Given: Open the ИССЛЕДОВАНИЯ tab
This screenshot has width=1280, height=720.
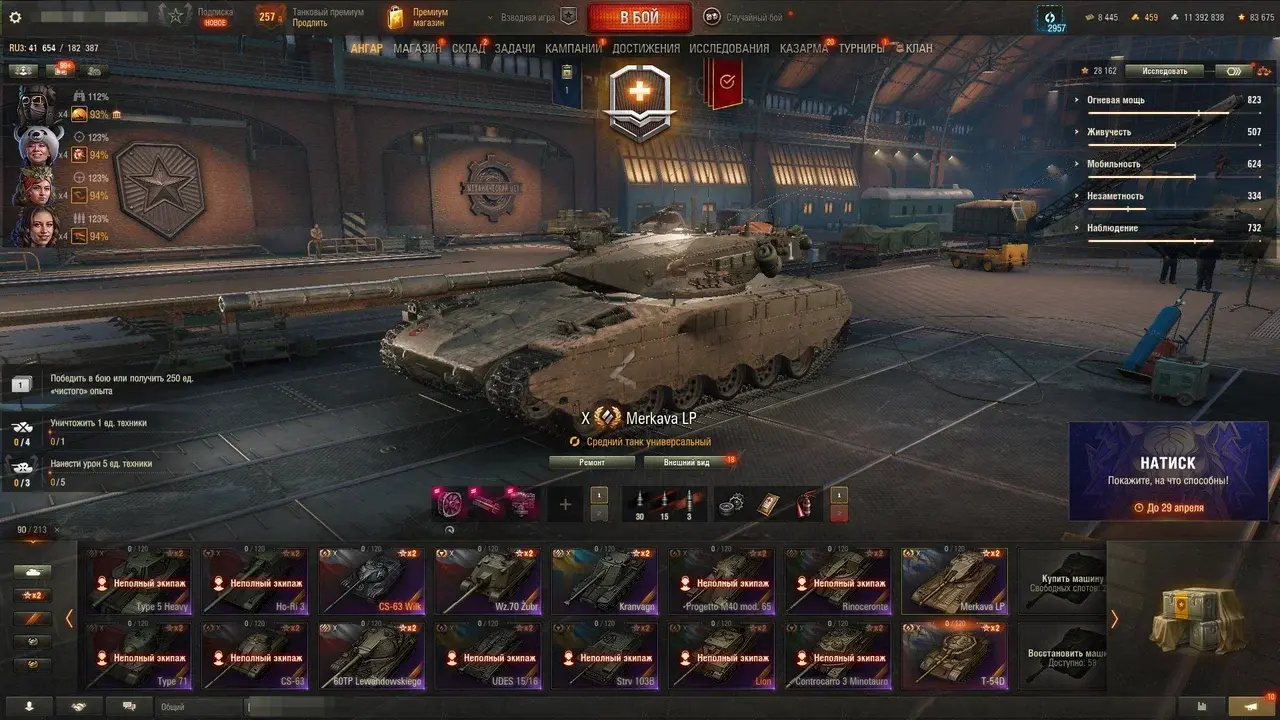Looking at the screenshot, I should point(729,48).
